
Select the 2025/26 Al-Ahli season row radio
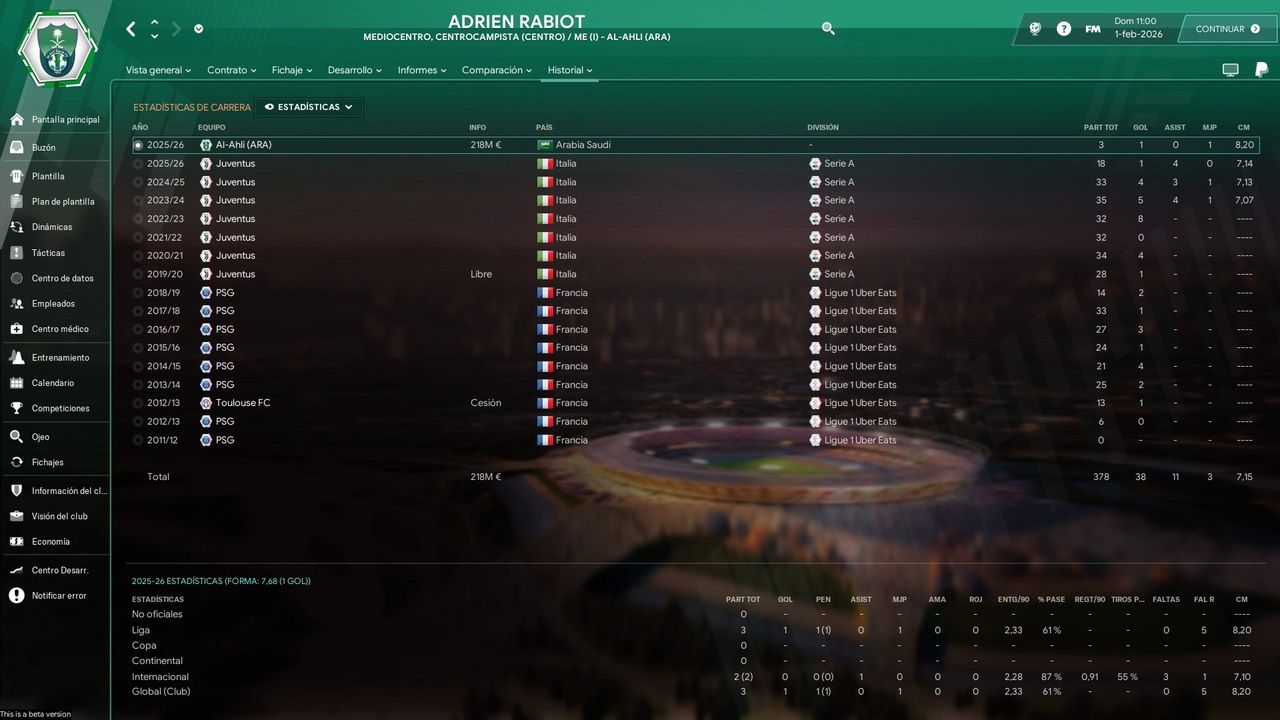(x=140, y=144)
